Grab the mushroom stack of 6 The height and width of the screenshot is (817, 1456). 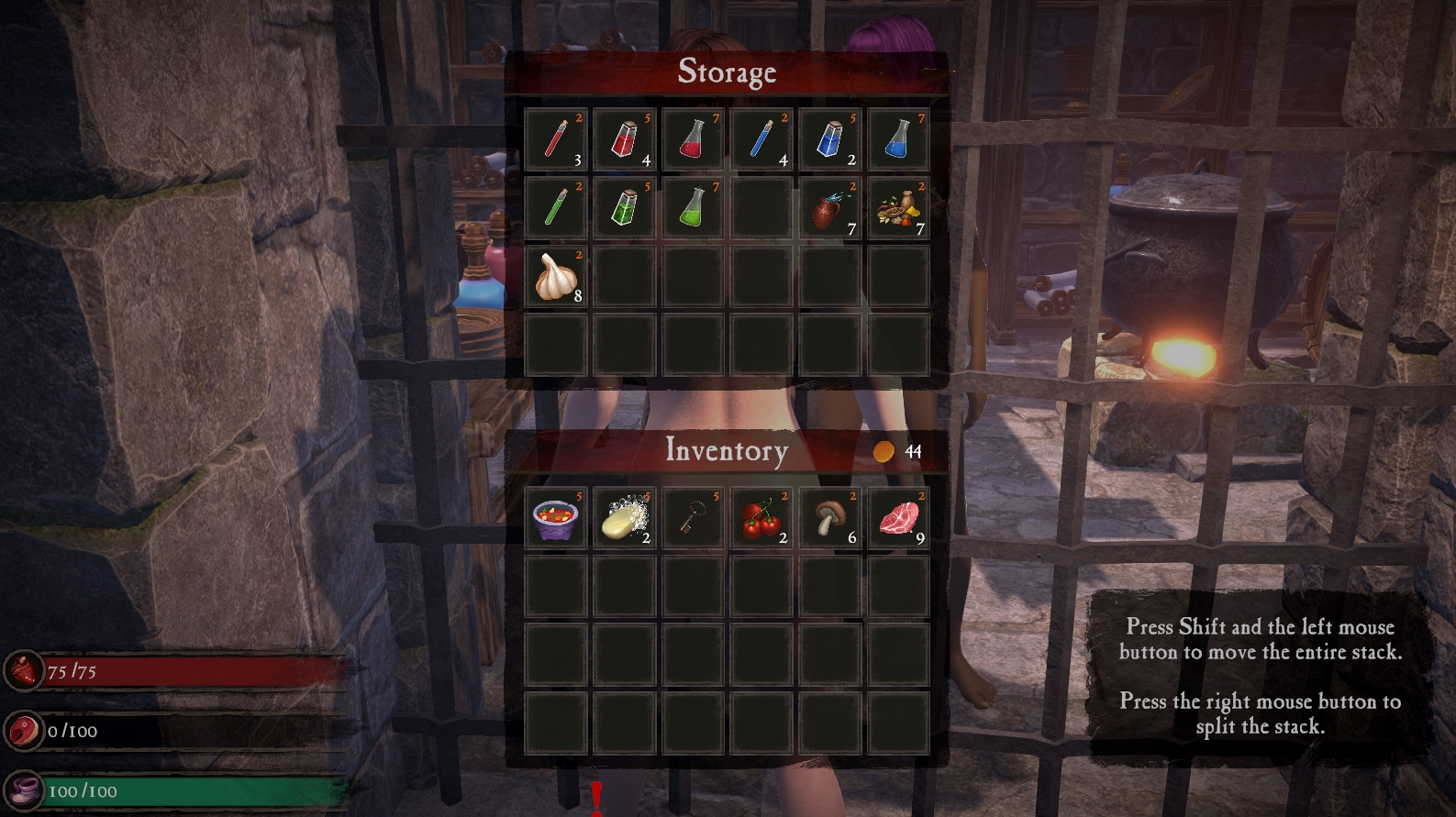[829, 518]
